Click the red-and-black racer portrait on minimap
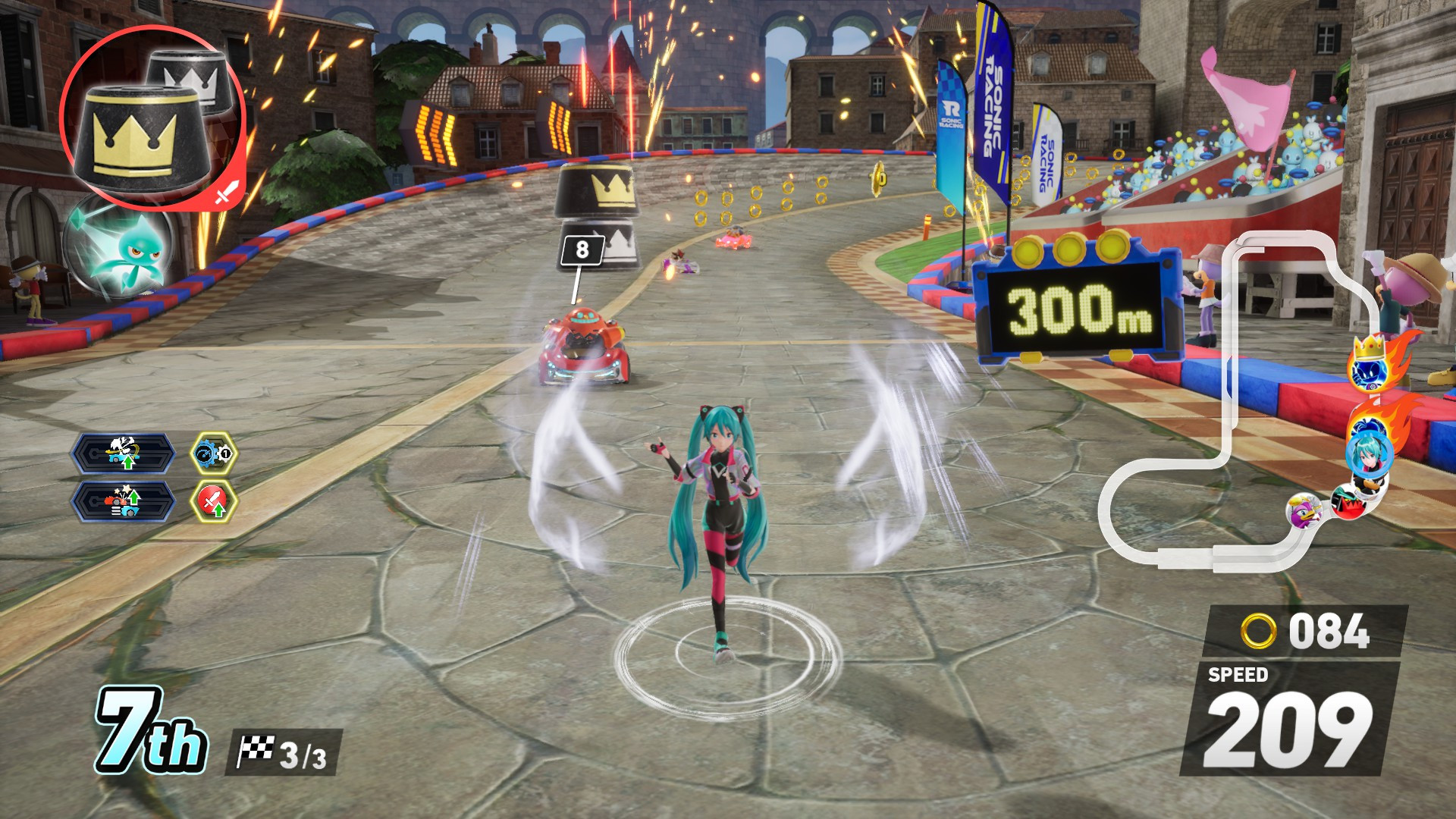The image size is (1456, 819). 1348,502
